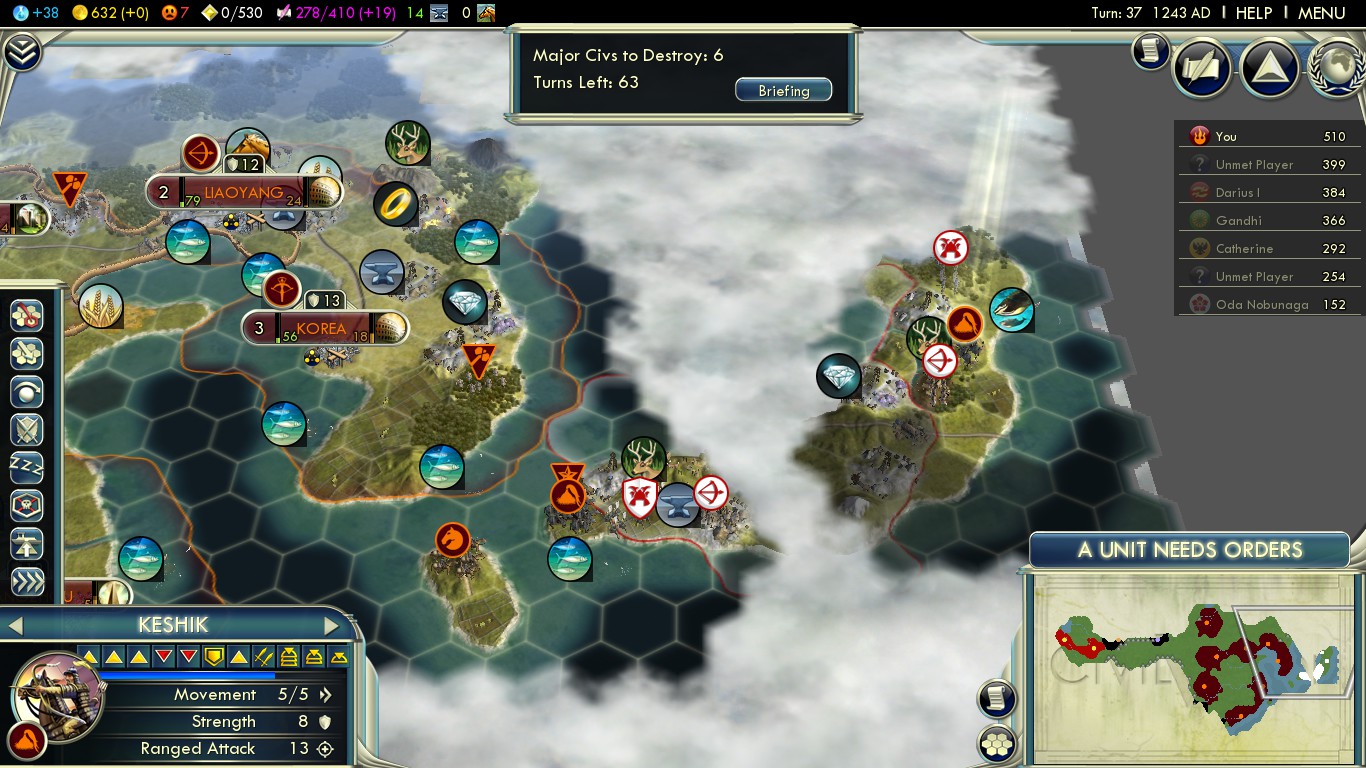Click the minimap
Screen dimensions: 1366x768
[1190, 665]
